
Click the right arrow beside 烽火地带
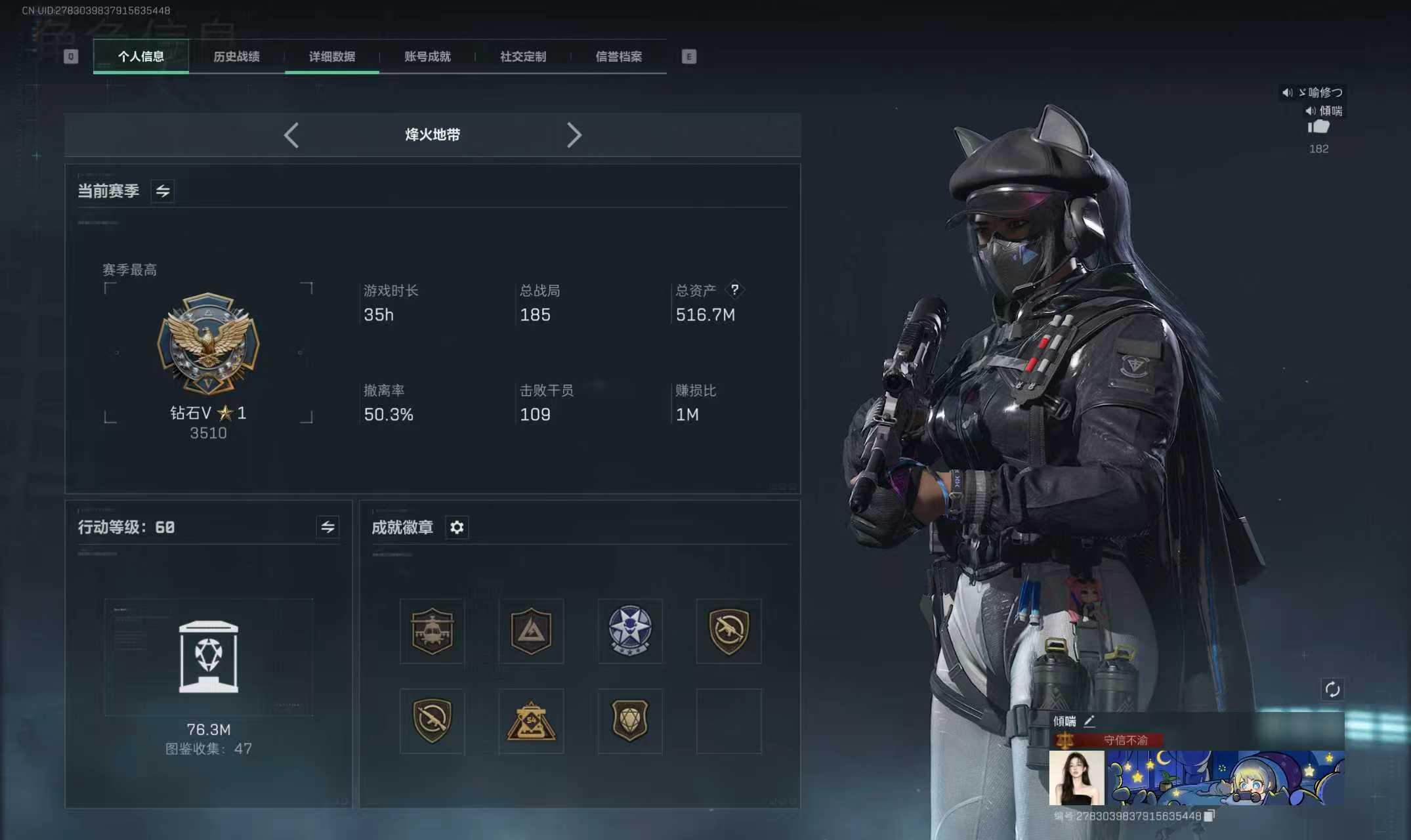click(x=575, y=135)
